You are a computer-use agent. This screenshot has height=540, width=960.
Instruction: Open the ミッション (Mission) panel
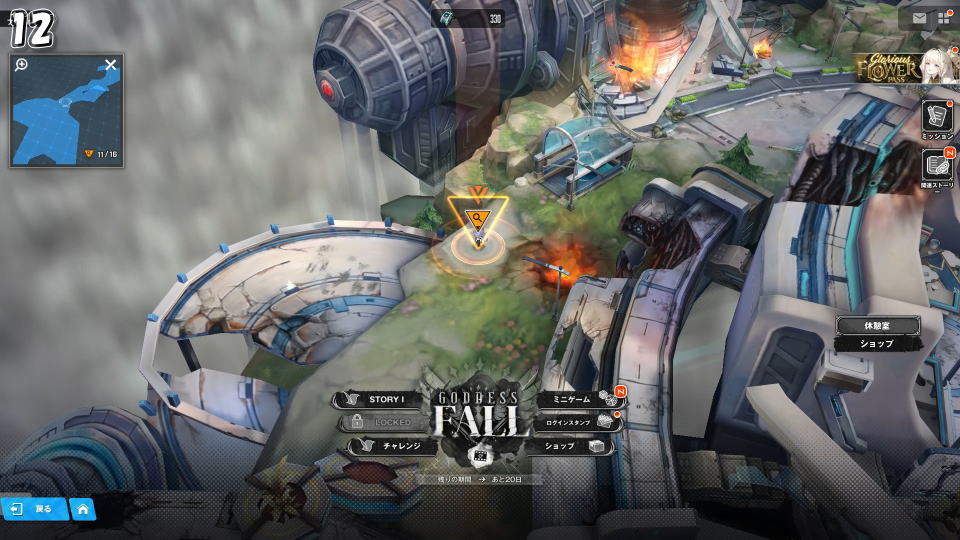click(937, 118)
